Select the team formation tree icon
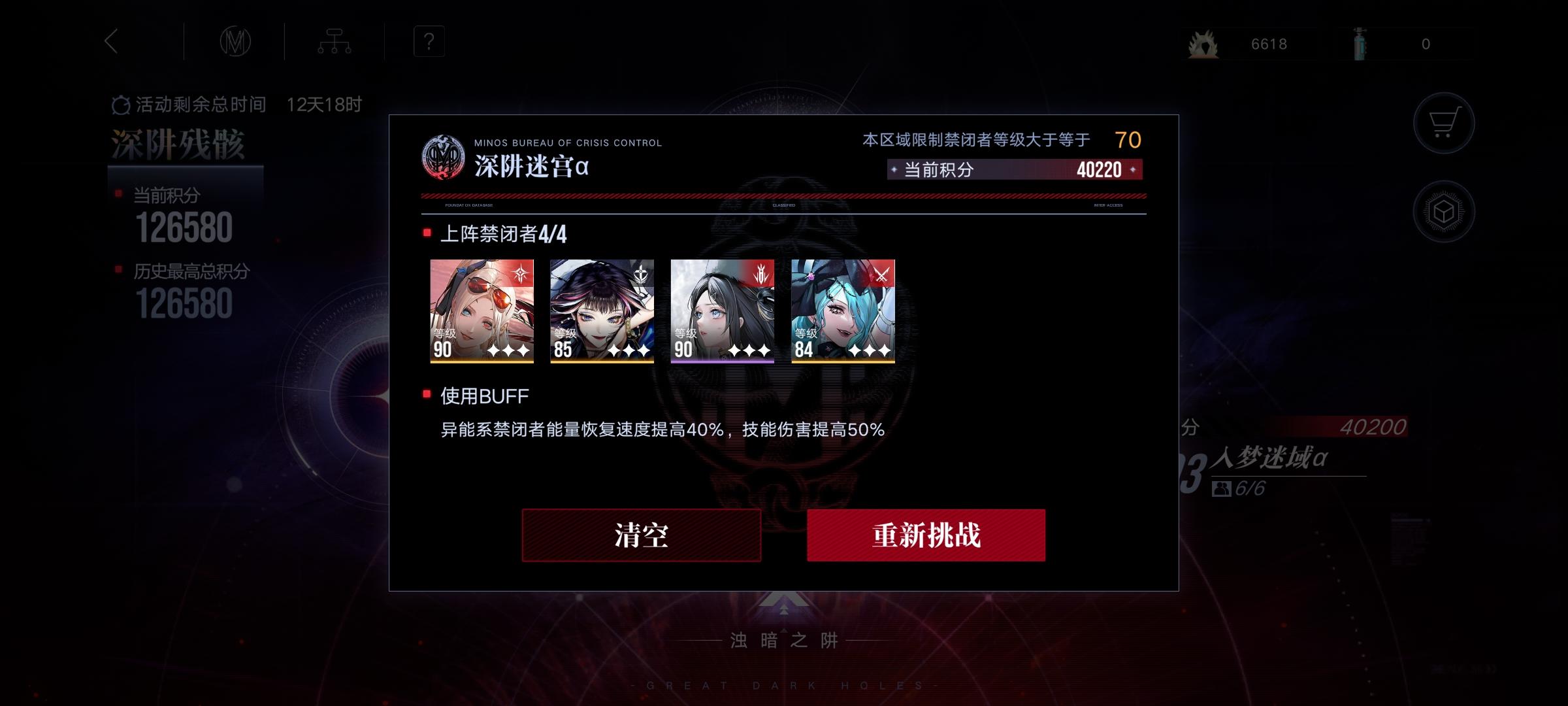Viewport: 1568px width, 706px height. [335, 41]
